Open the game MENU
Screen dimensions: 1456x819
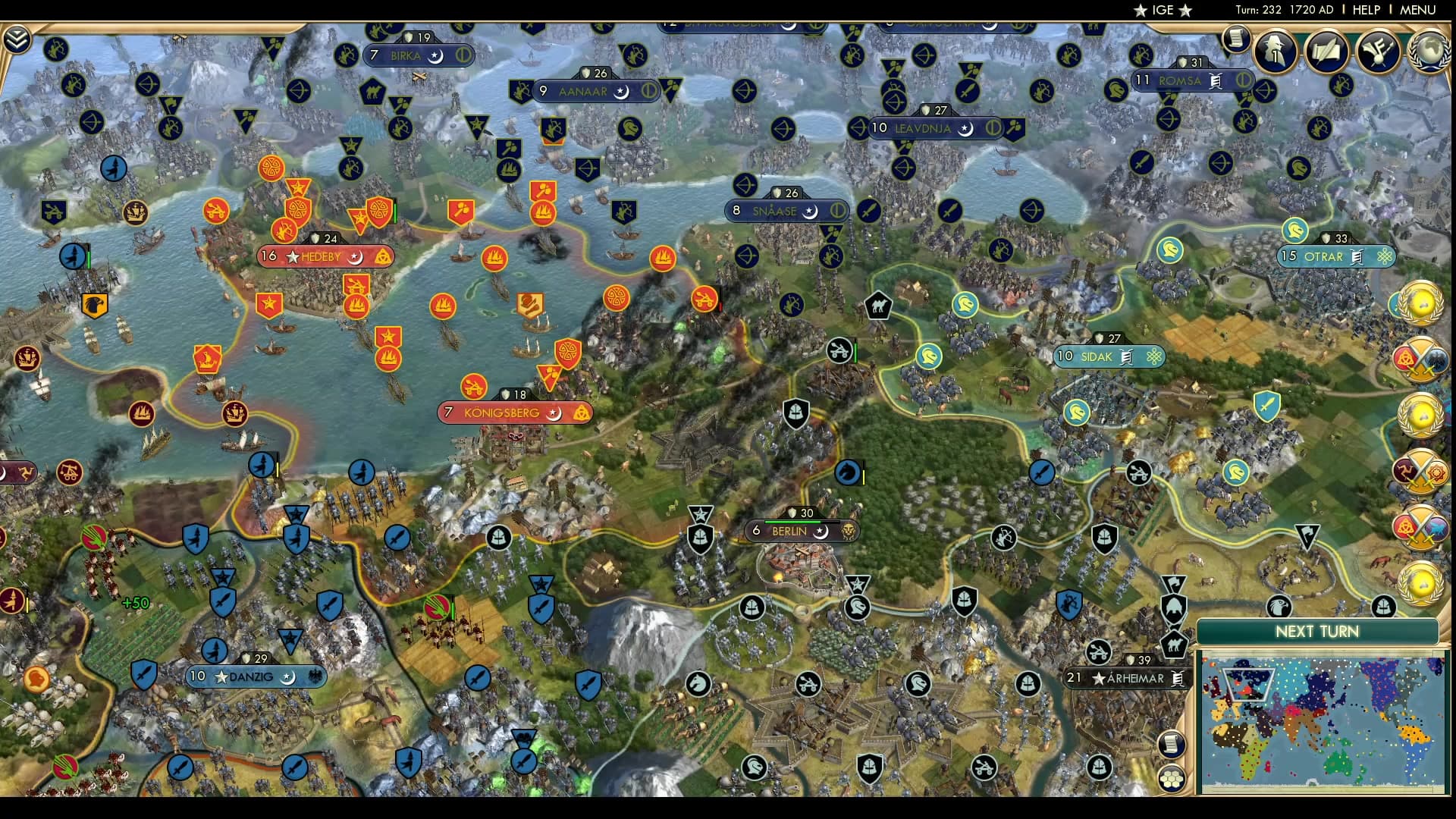tap(1417, 10)
